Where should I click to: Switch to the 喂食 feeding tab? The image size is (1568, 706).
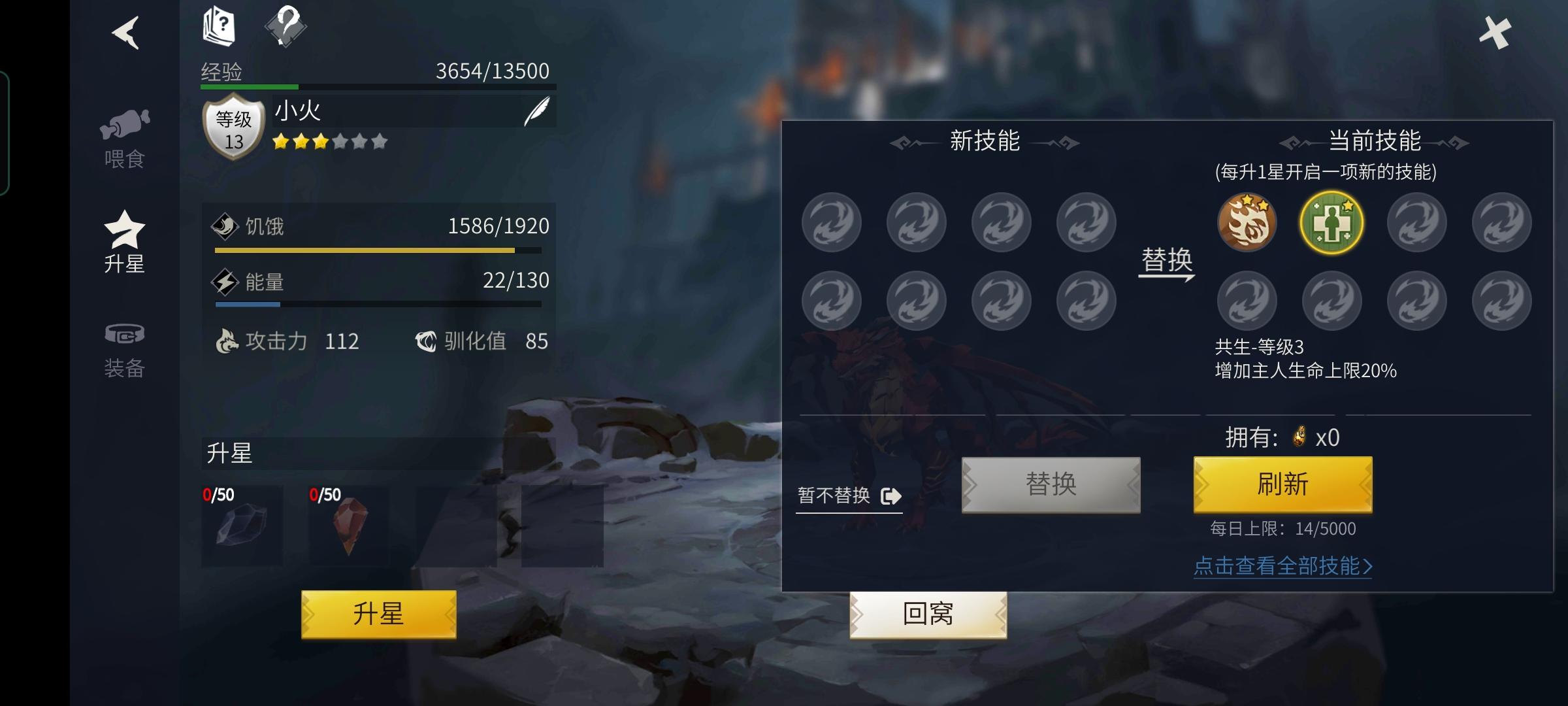pyautogui.click(x=126, y=134)
